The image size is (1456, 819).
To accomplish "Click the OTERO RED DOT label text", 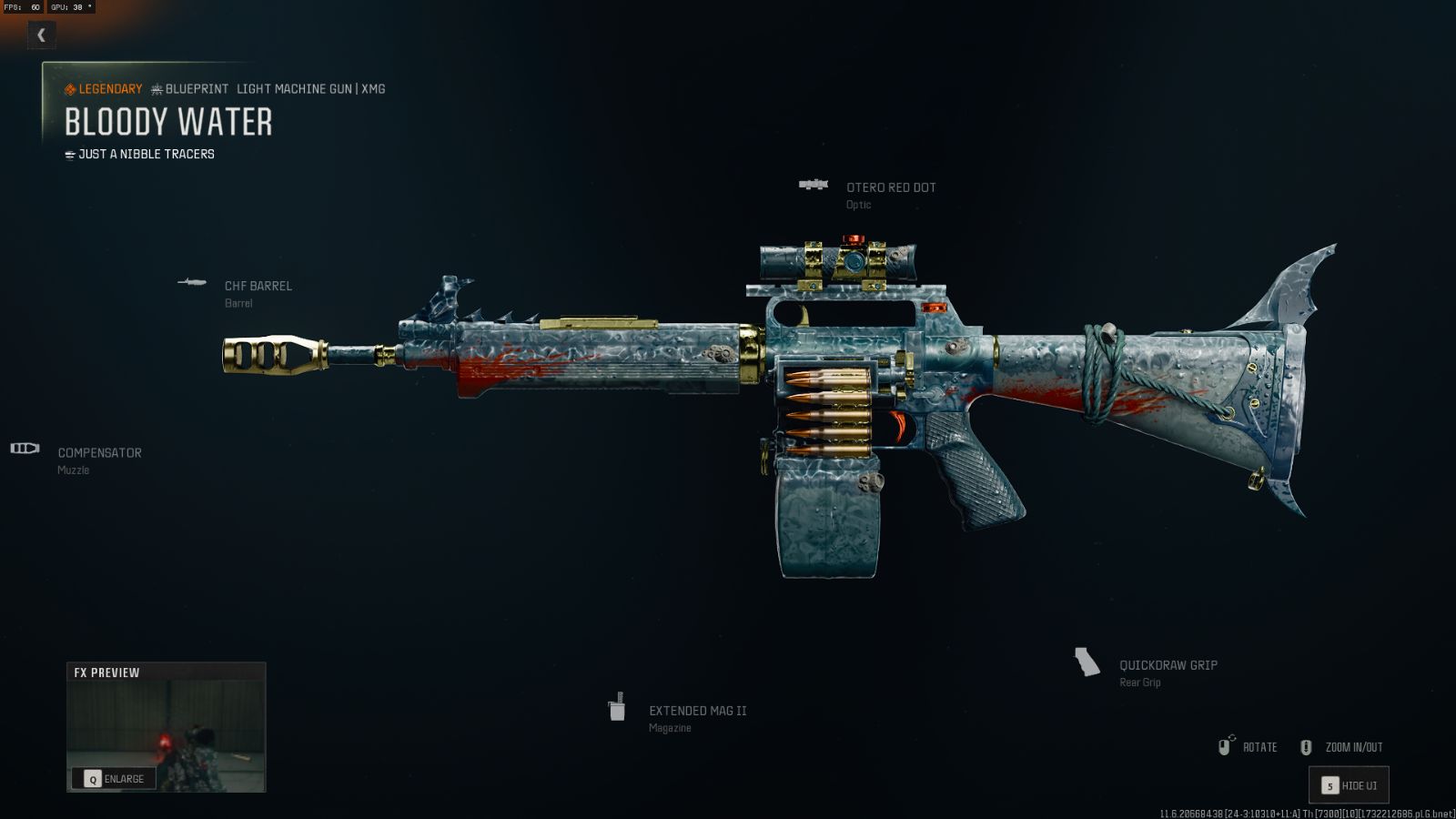I will point(892,187).
